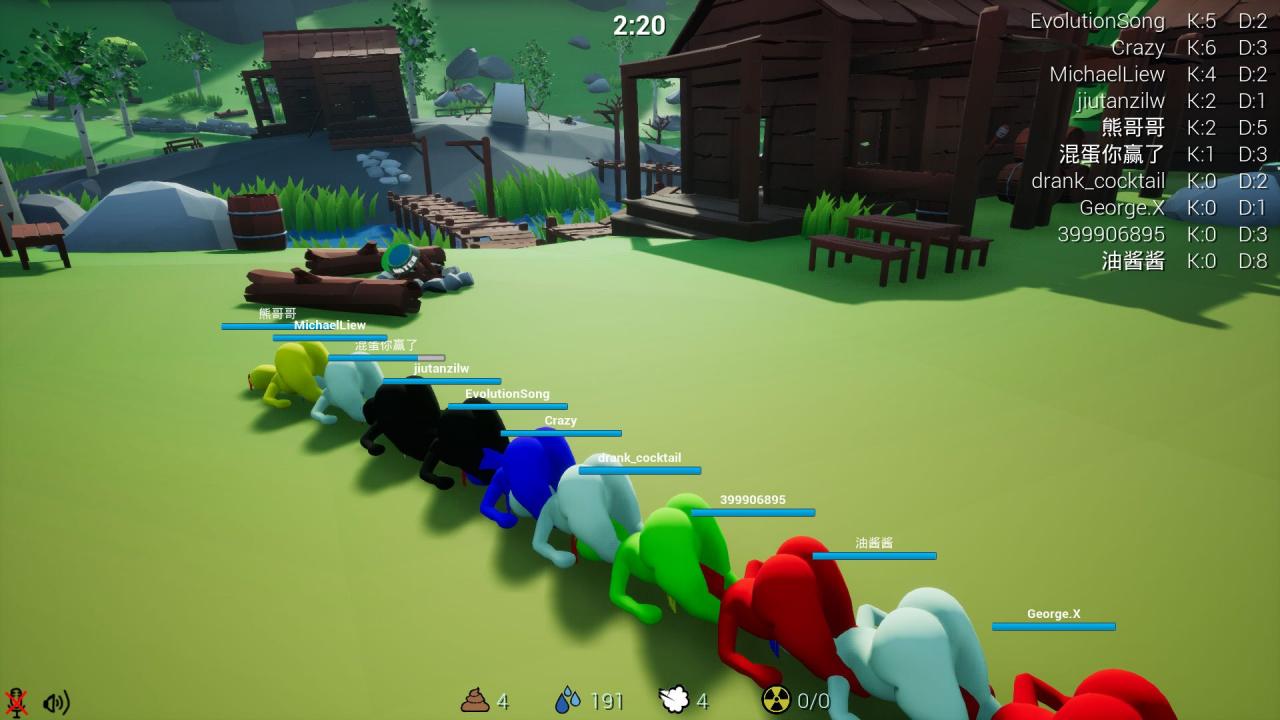Image resolution: width=1280 pixels, height=720 pixels.
Task: Click the Crazy scoreboard row
Action: (x=1137, y=48)
